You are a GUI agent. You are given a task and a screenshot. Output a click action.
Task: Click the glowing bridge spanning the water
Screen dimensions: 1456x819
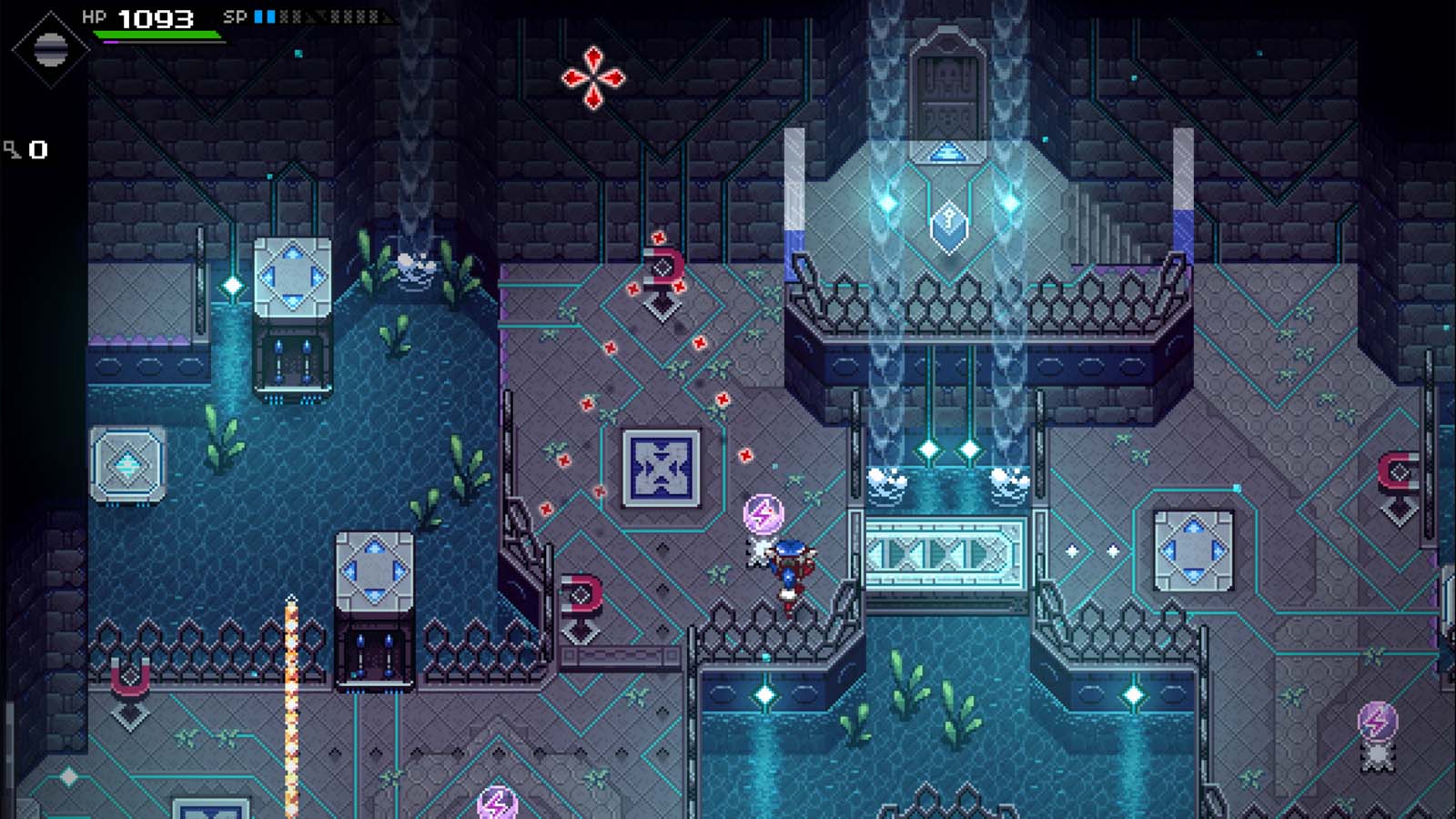[946, 551]
